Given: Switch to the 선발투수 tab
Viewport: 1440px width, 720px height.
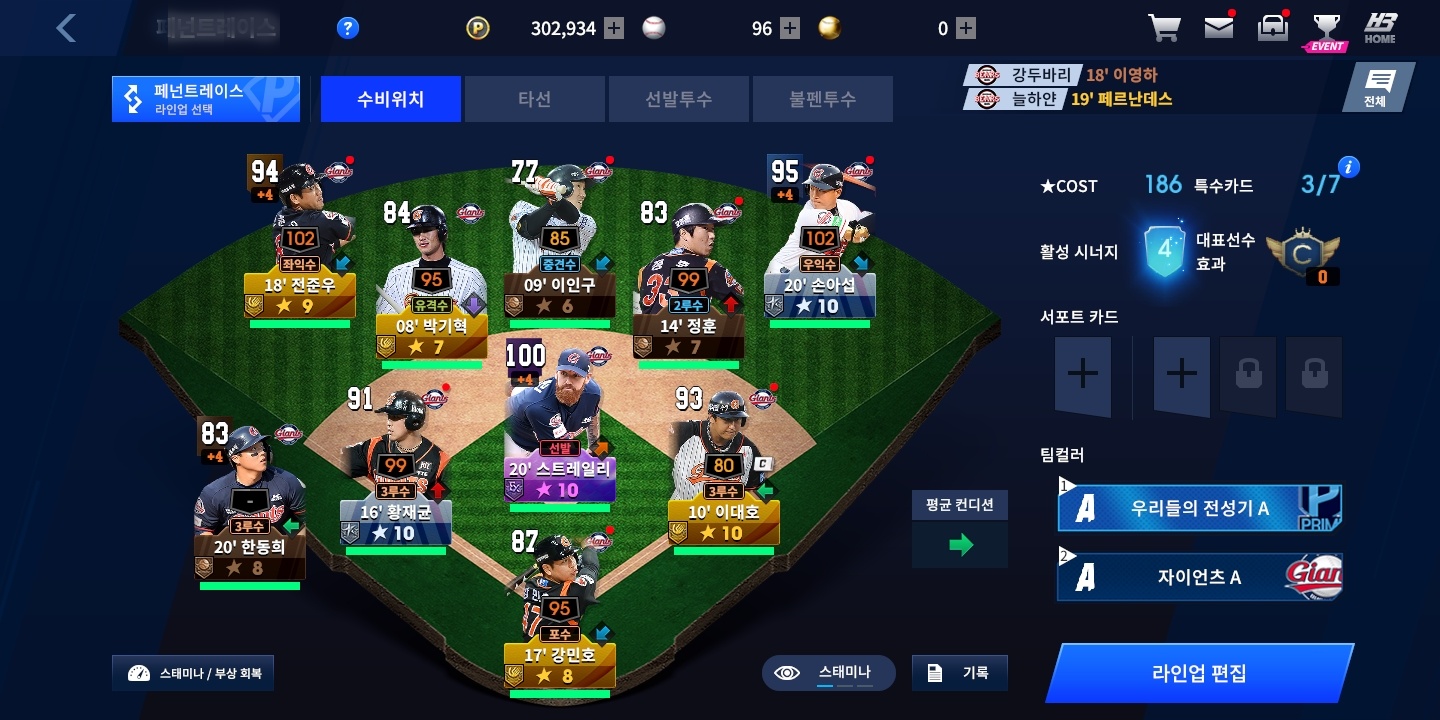Looking at the screenshot, I should (x=678, y=99).
